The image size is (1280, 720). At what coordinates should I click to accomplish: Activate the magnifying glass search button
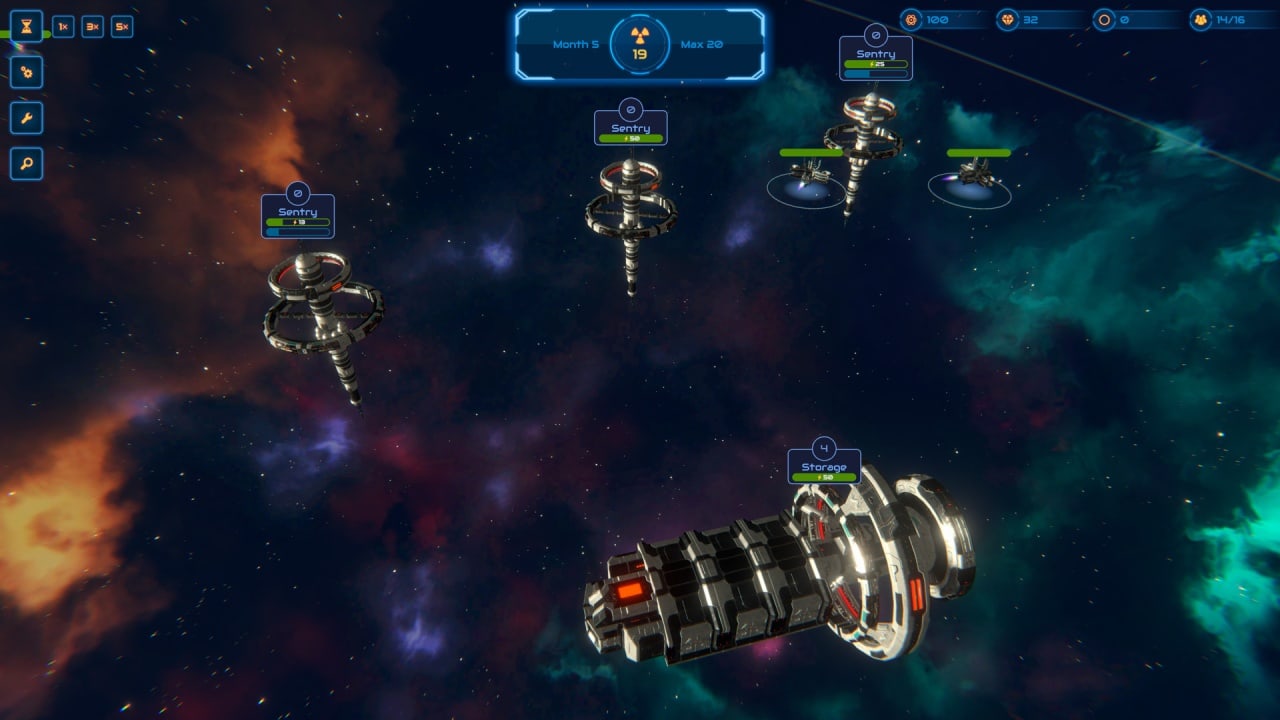26,163
